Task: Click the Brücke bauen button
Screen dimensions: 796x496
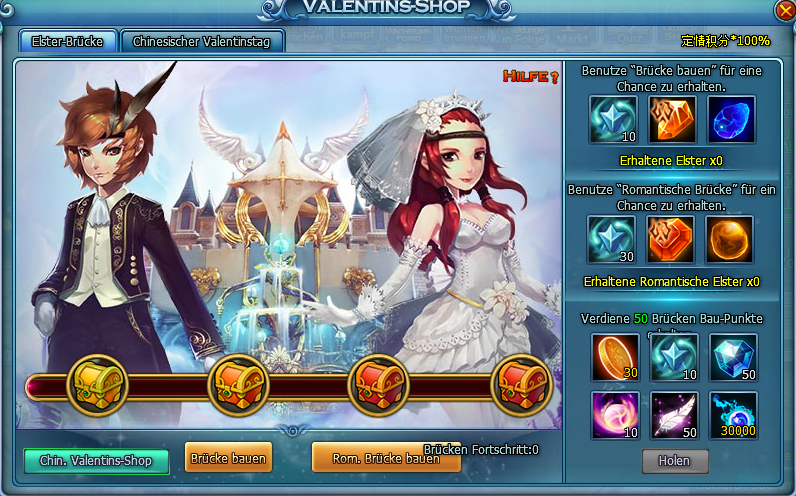Action: click(x=228, y=459)
